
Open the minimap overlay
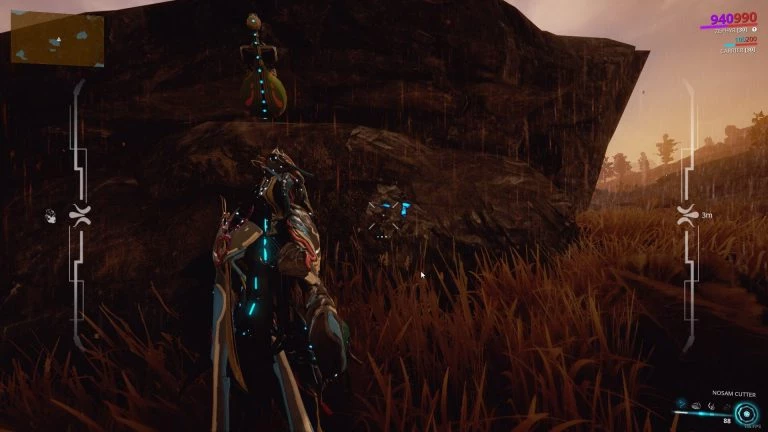pyautogui.click(x=57, y=39)
